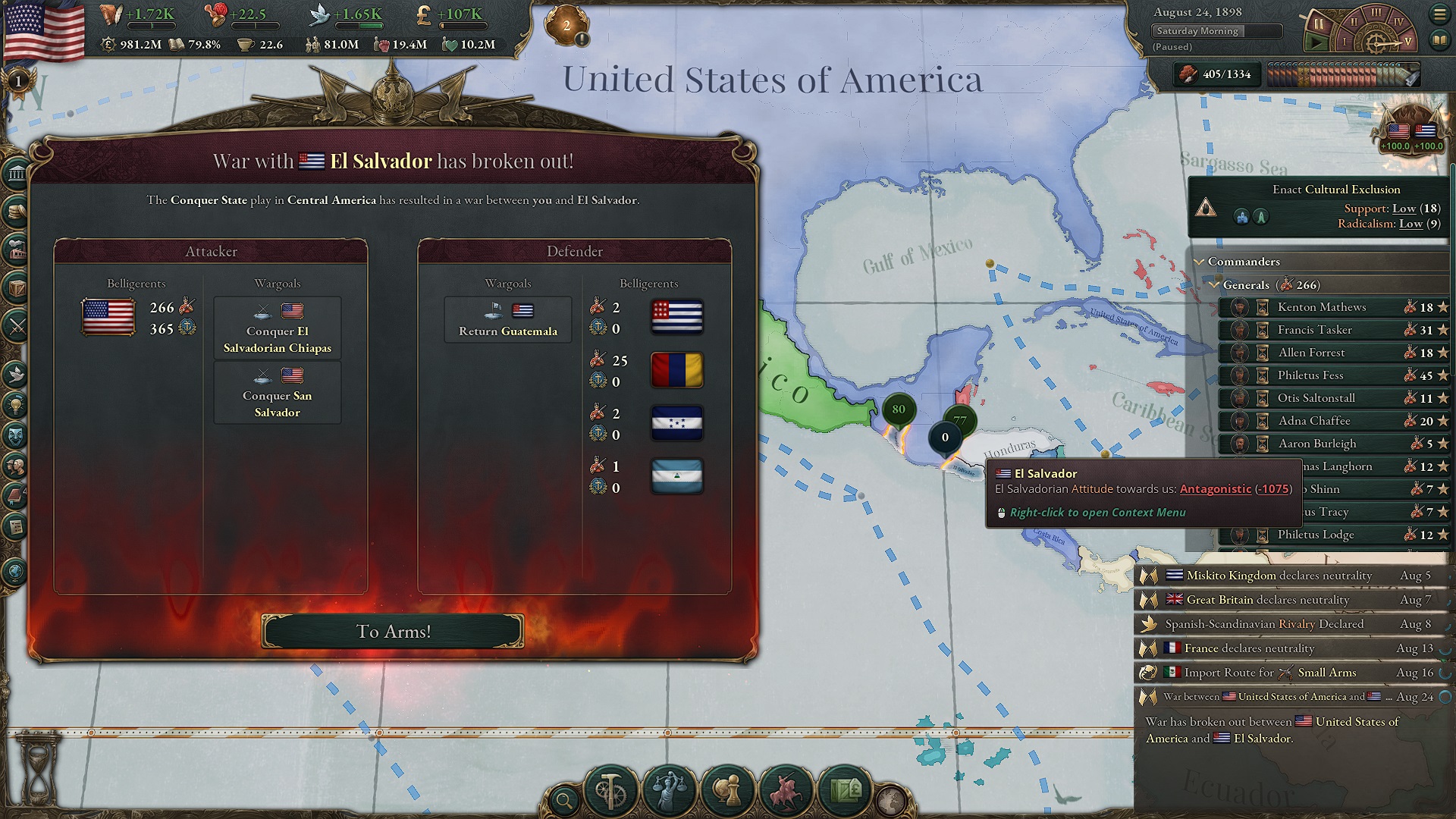Viewport: 1456px width, 819px height.
Task: Open the Budget panel via the coins sidebar icon
Action: tap(14, 211)
